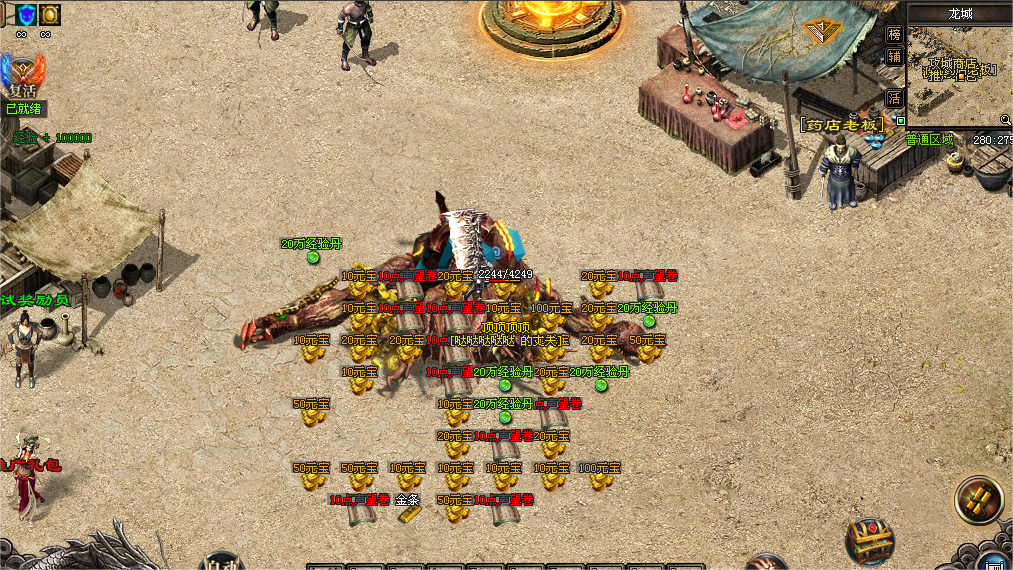
Task: Toggle the orange folded-arrow expander
Action: [x=820, y=32]
